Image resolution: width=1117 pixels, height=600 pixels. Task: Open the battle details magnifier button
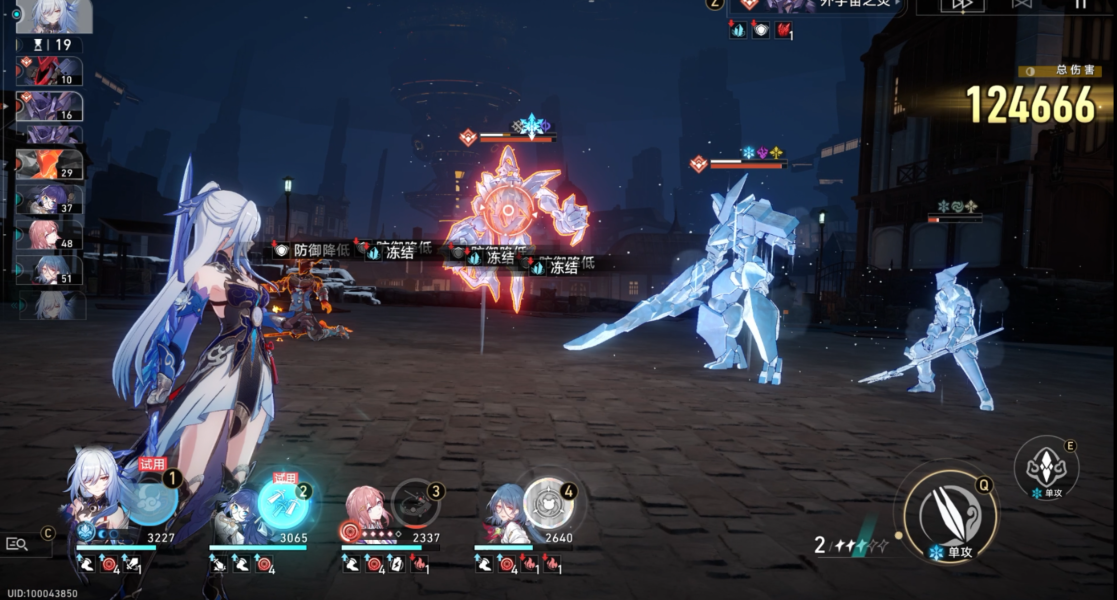pyautogui.click(x=19, y=543)
